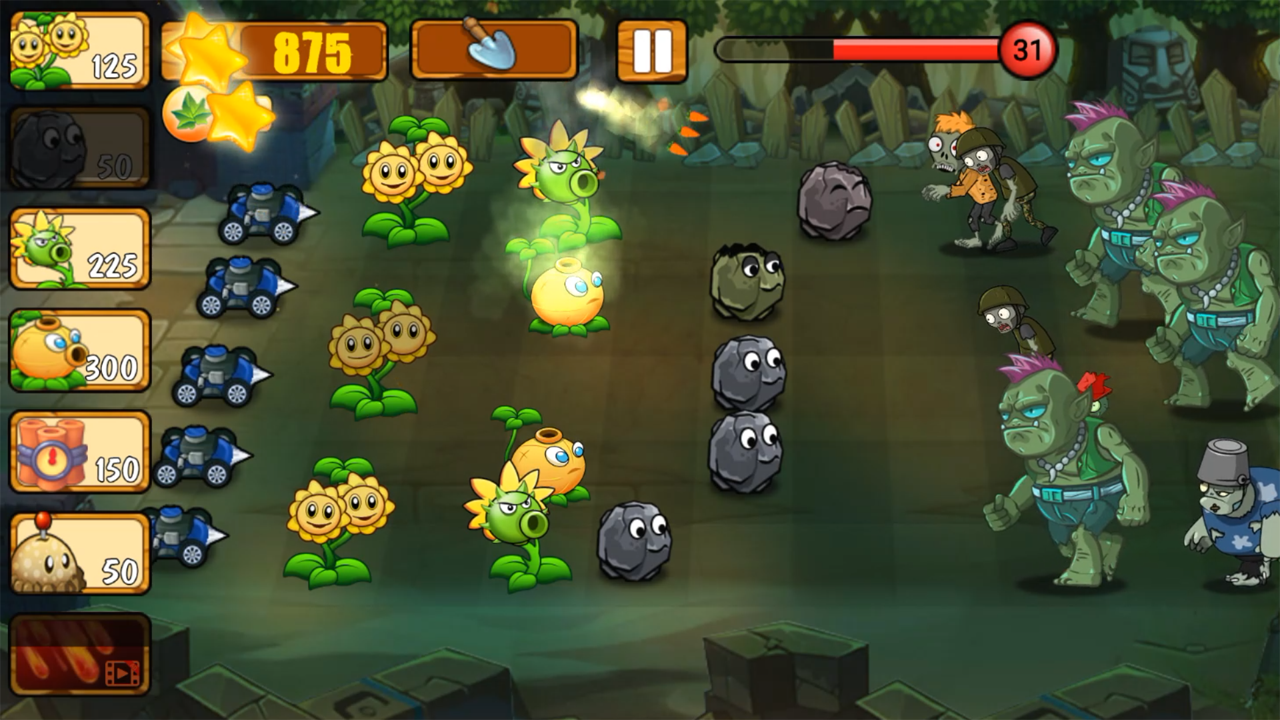1280x720 pixels.
Task: Pick the TNT explosive card costing 150
Action: pos(78,452)
